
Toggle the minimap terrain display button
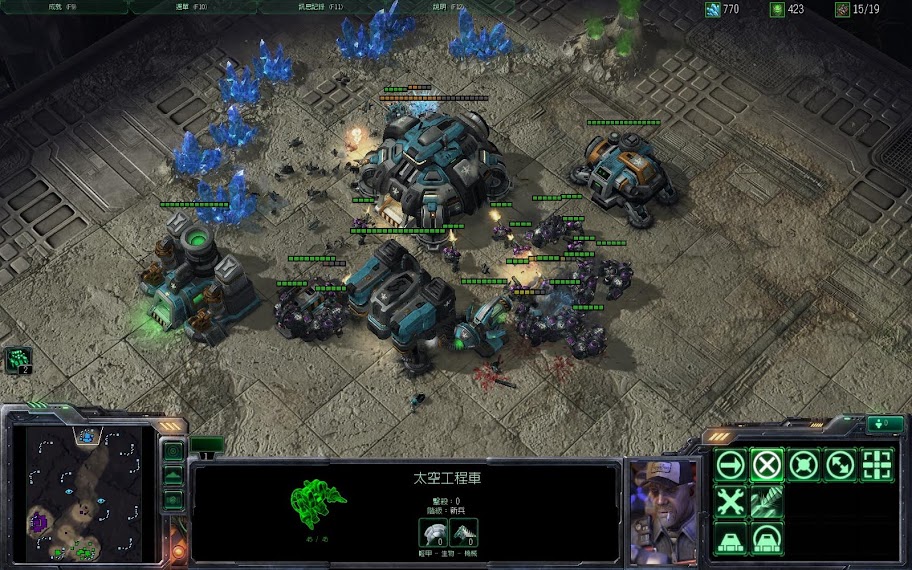point(173,476)
